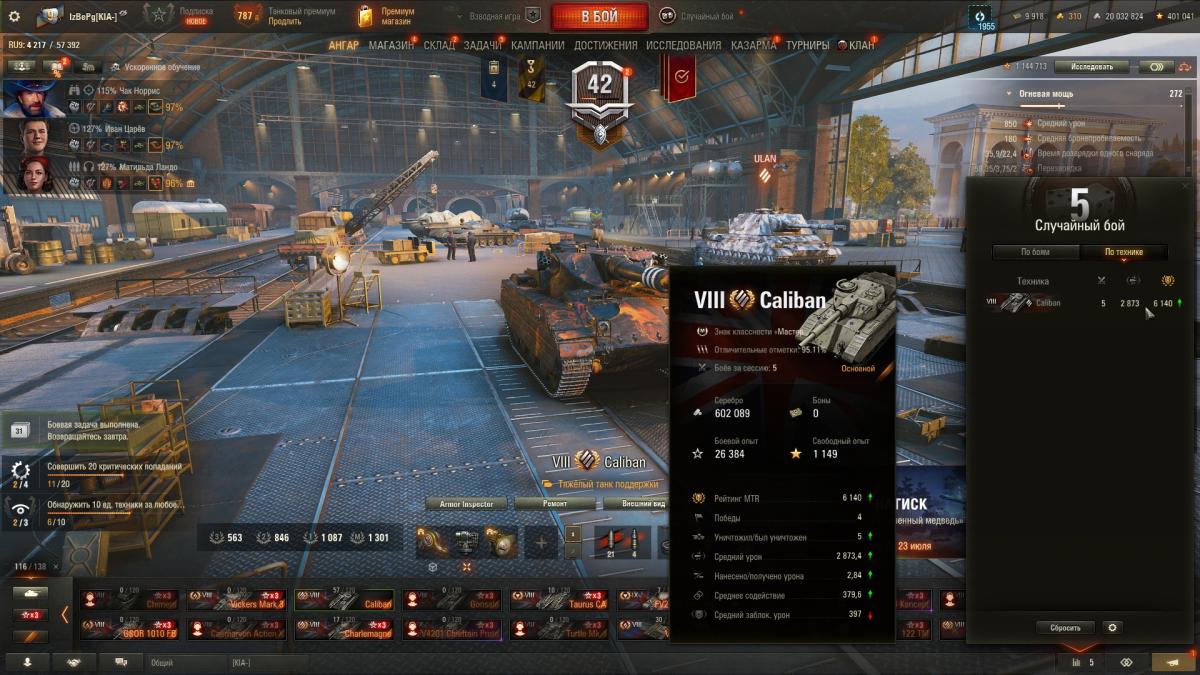This screenshot has height=675, width=1200.
Task: Choose the Taurus CA tank from the carousel
Action: point(560,600)
